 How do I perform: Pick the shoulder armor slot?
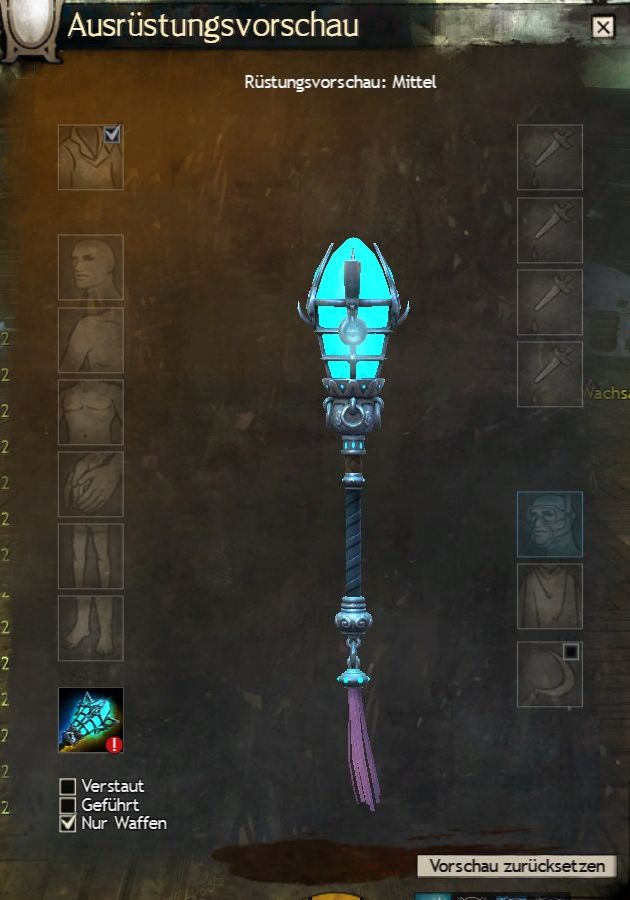pos(91,340)
